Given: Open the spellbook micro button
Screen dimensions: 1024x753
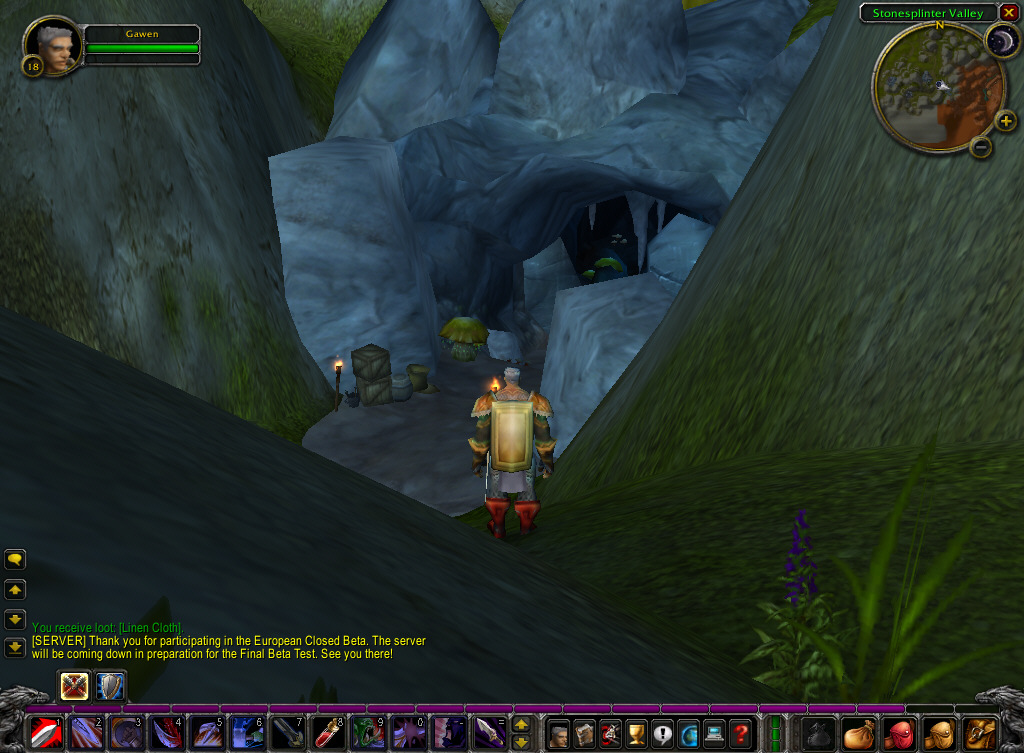Looking at the screenshot, I should (585, 734).
